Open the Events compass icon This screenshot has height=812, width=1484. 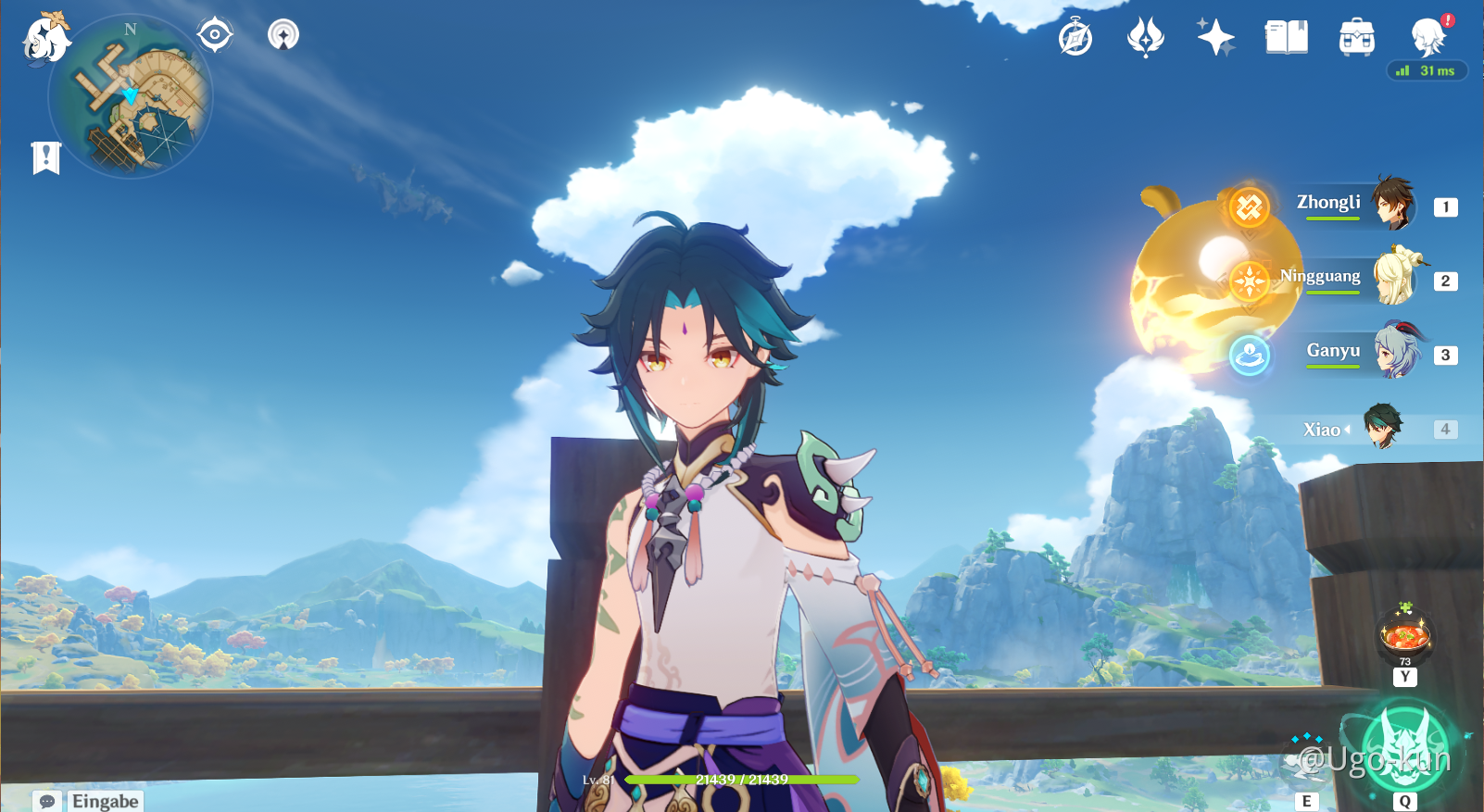[x=1075, y=38]
